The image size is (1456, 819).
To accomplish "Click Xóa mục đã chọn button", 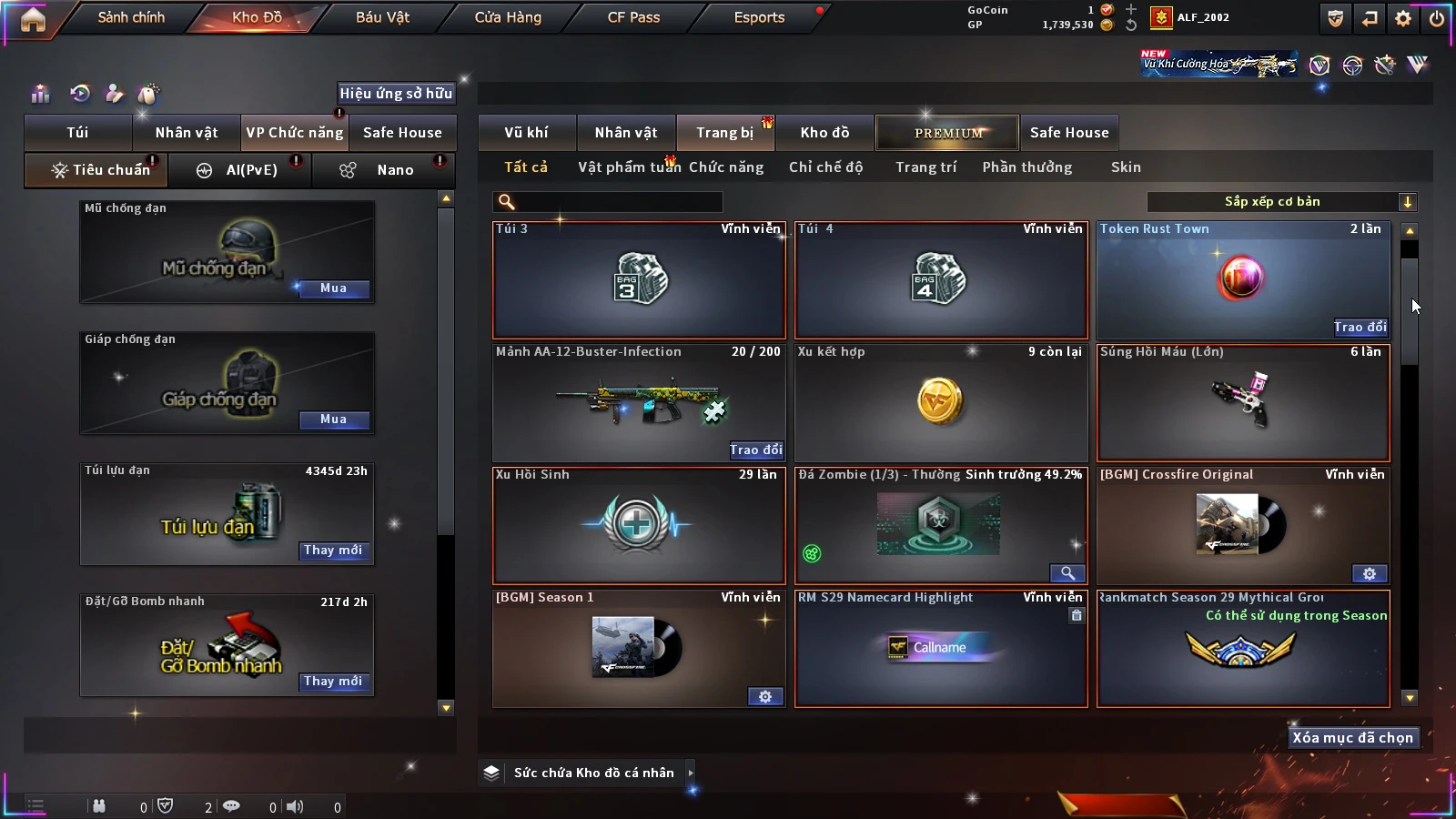I will coord(1352,738).
